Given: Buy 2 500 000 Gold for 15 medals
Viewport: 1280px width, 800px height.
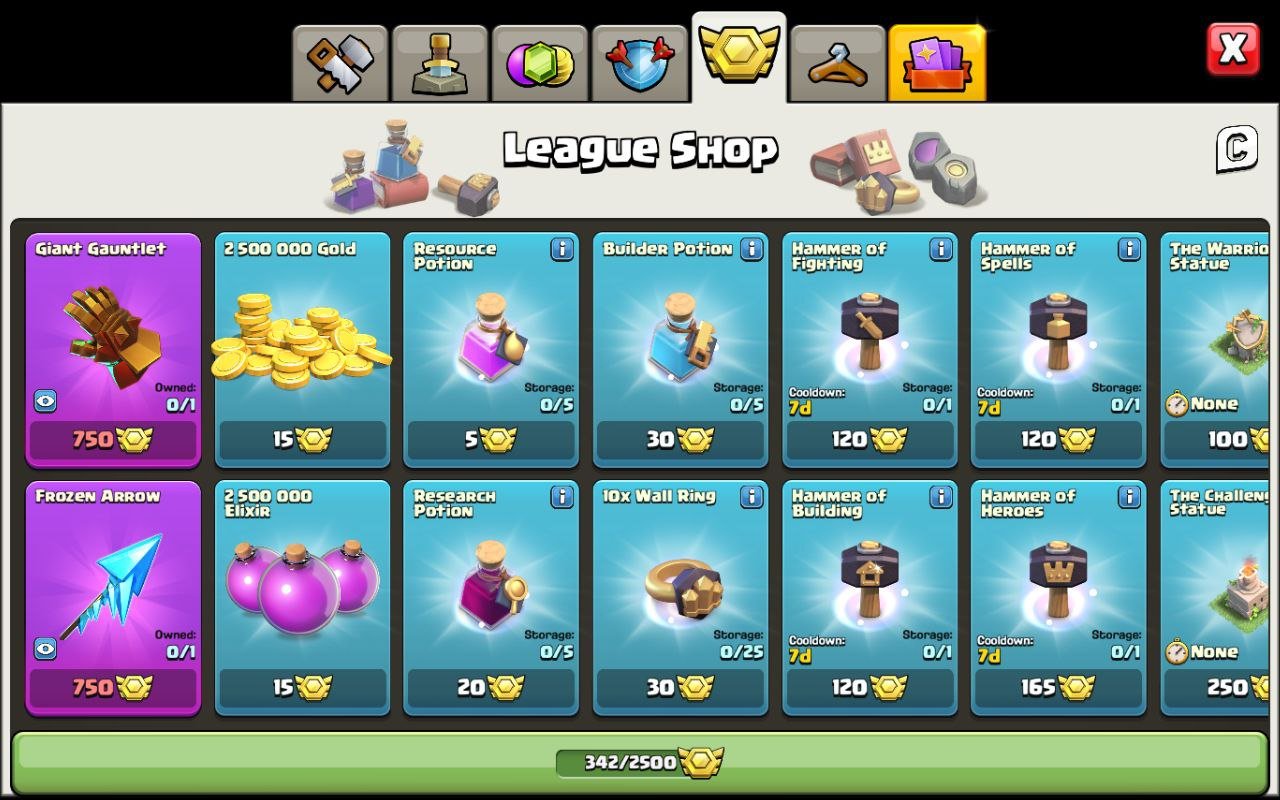Looking at the screenshot, I should coord(302,440).
